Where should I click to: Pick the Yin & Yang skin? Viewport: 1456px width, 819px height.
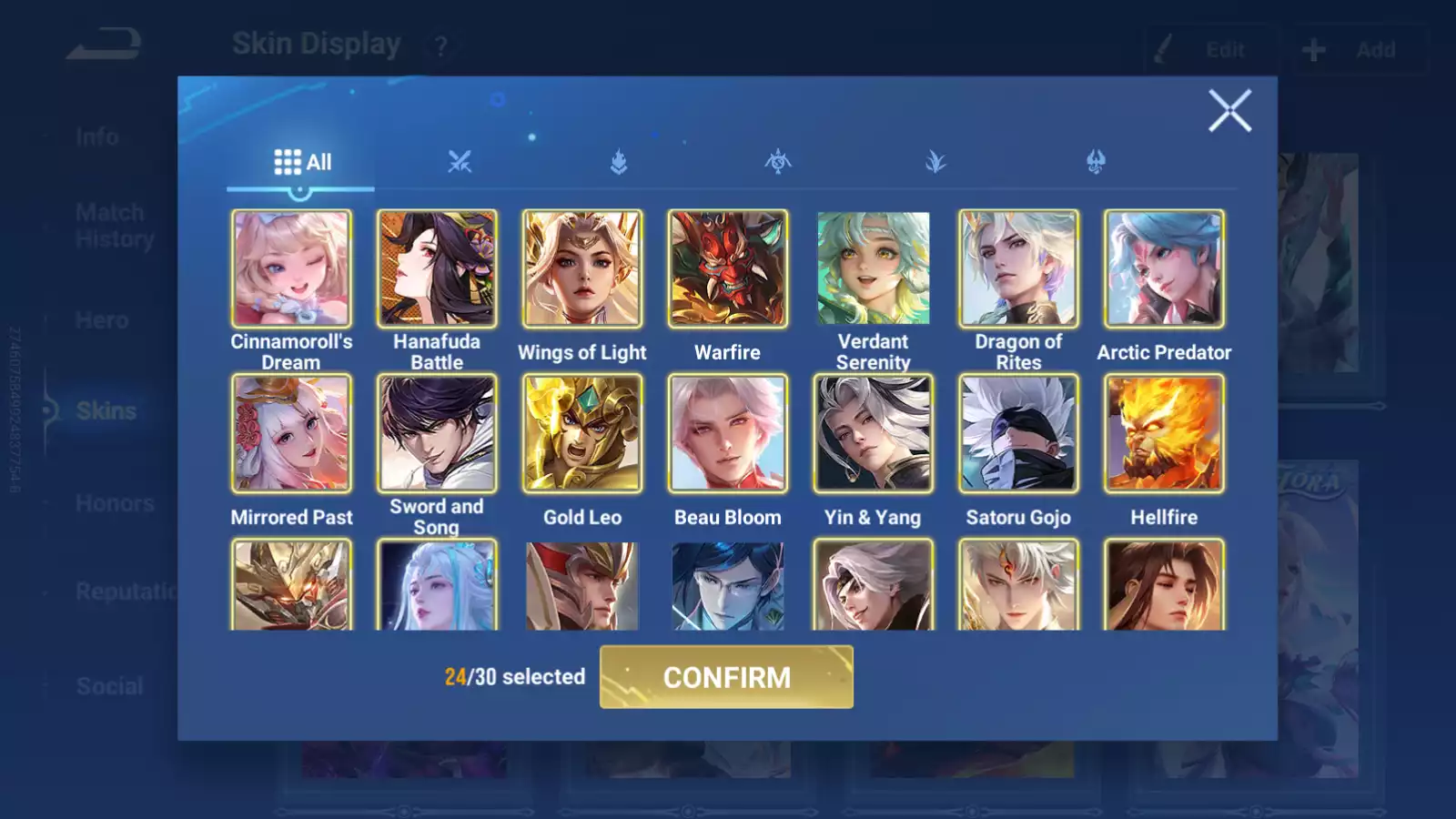point(874,433)
